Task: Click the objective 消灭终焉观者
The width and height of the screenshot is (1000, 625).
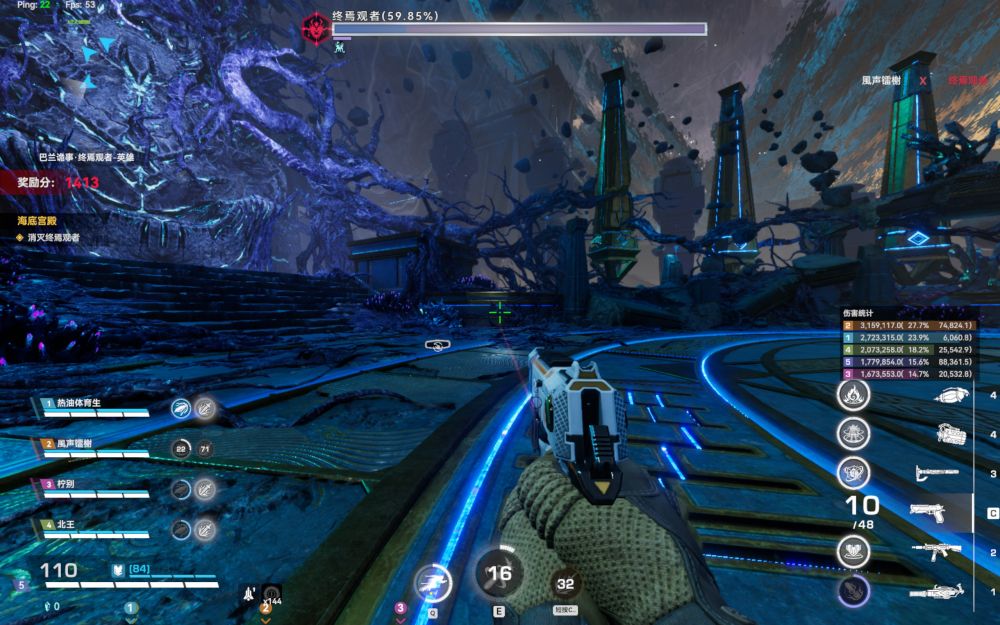Action: [x=53, y=238]
